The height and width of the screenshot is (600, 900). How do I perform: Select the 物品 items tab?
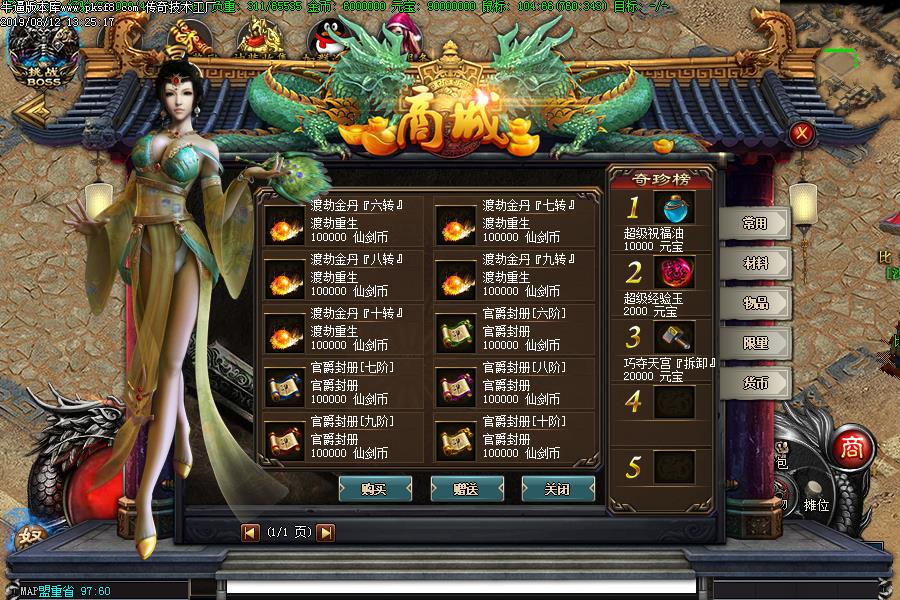tap(755, 303)
